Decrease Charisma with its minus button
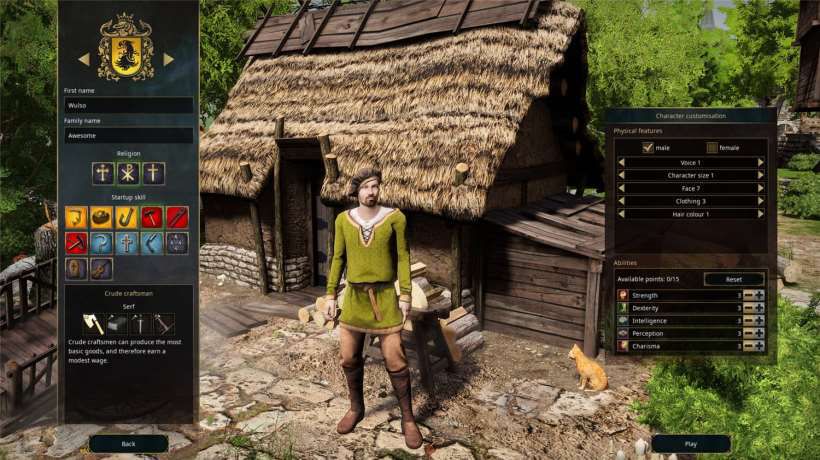Screen dimensions: 820x460 tap(748, 346)
